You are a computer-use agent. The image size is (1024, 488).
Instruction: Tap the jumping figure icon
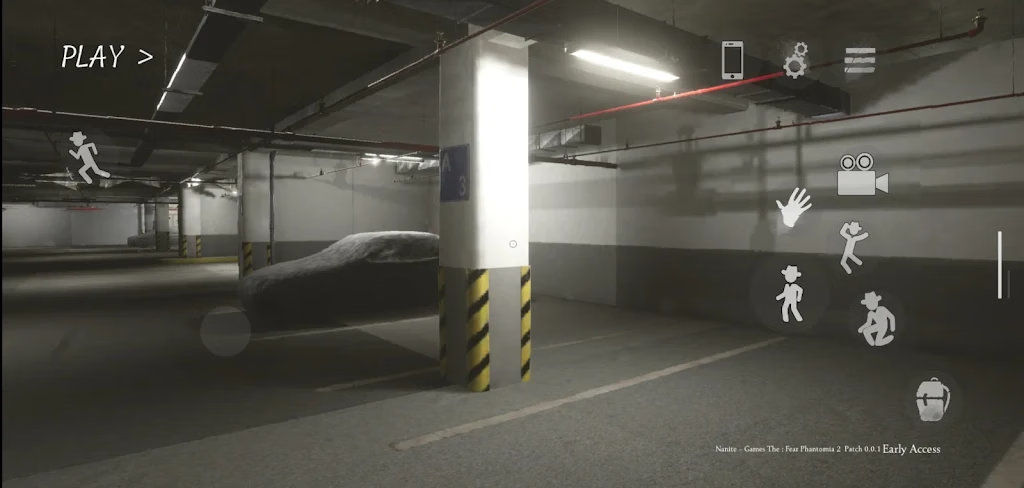[x=852, y=246]
